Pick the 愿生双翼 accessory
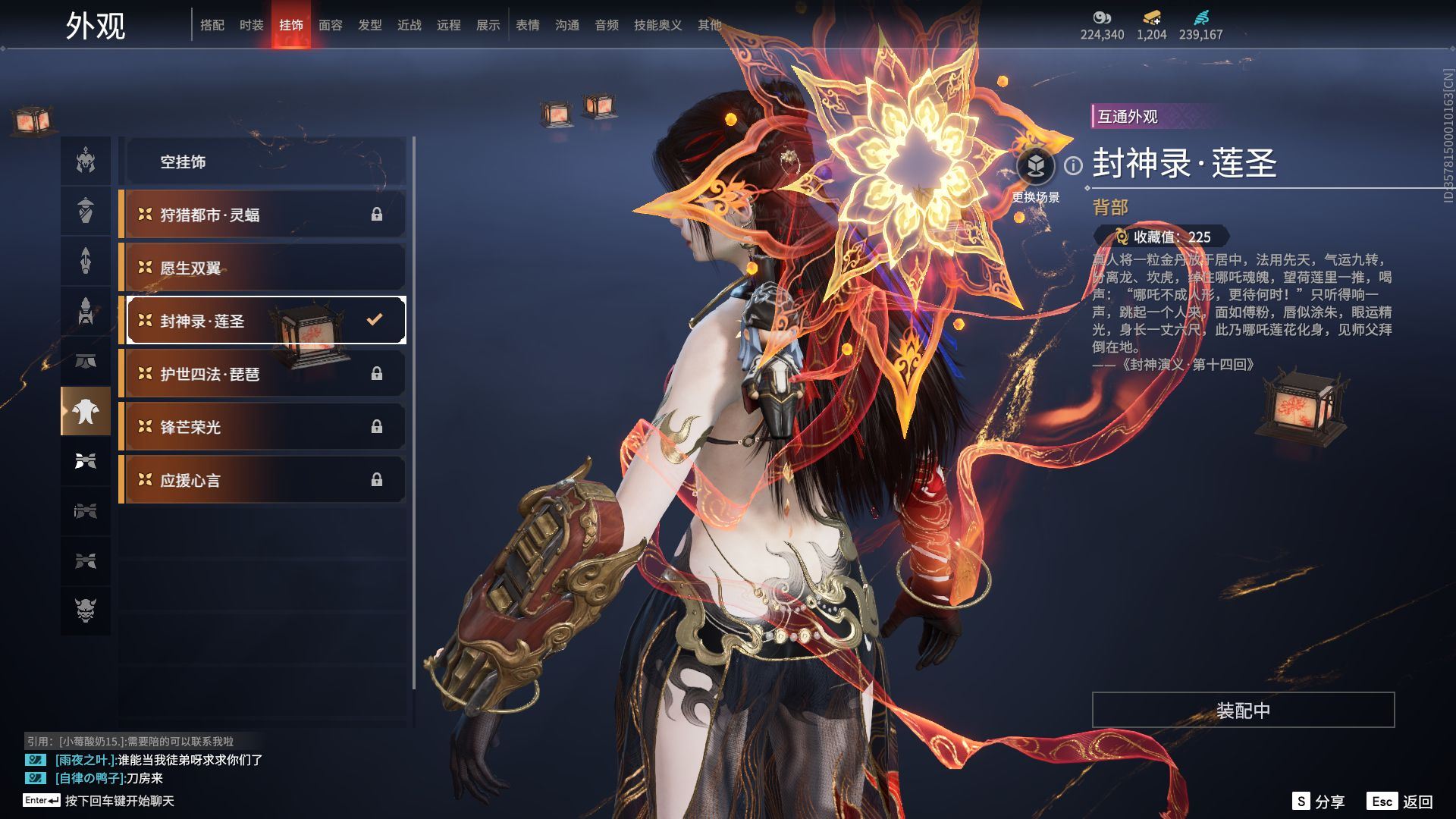Image resolution: width=1456 pixels, height=819 pixels. tap(262, 268)
